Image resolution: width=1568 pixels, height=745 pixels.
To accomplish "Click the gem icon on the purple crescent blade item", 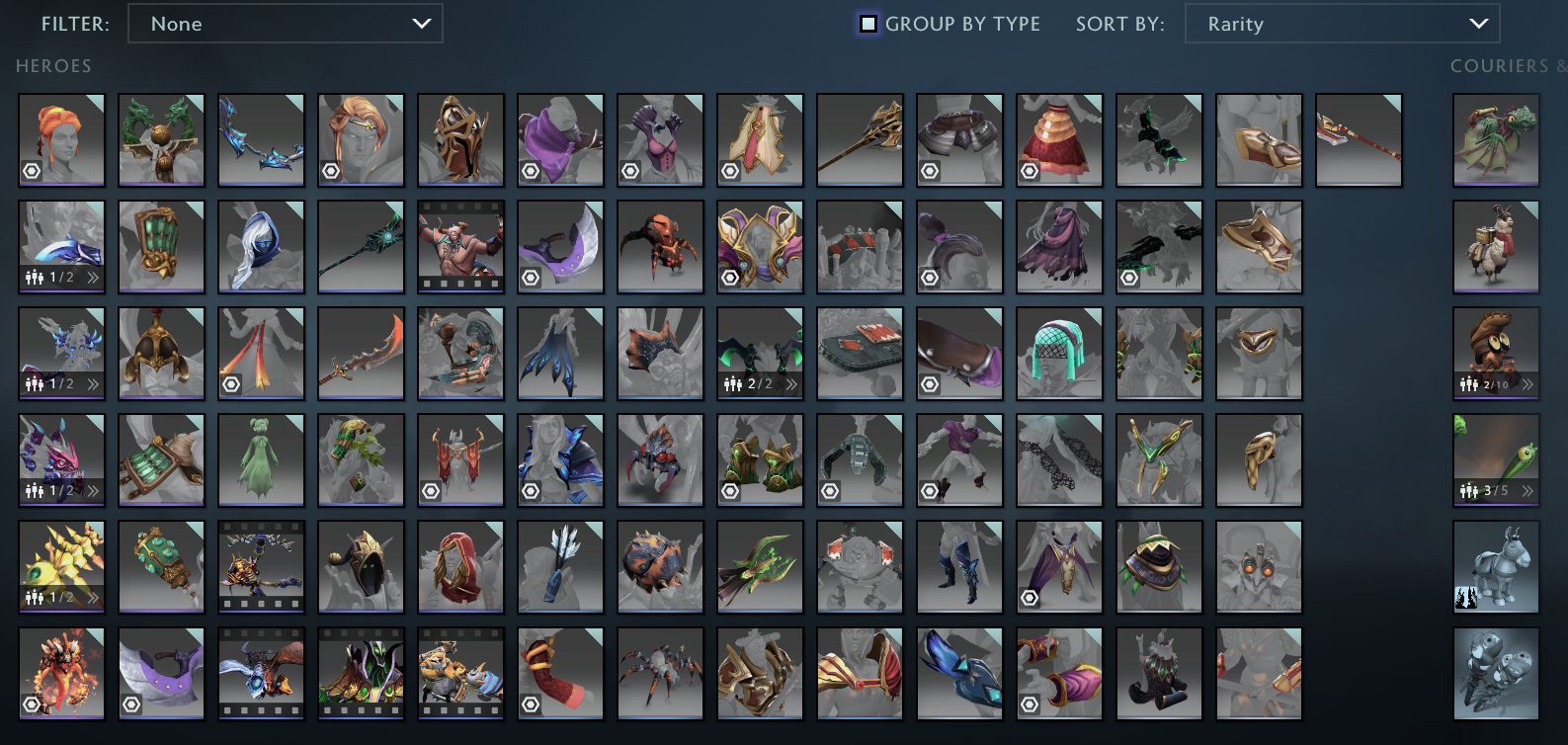I will (x=531, y=277).
